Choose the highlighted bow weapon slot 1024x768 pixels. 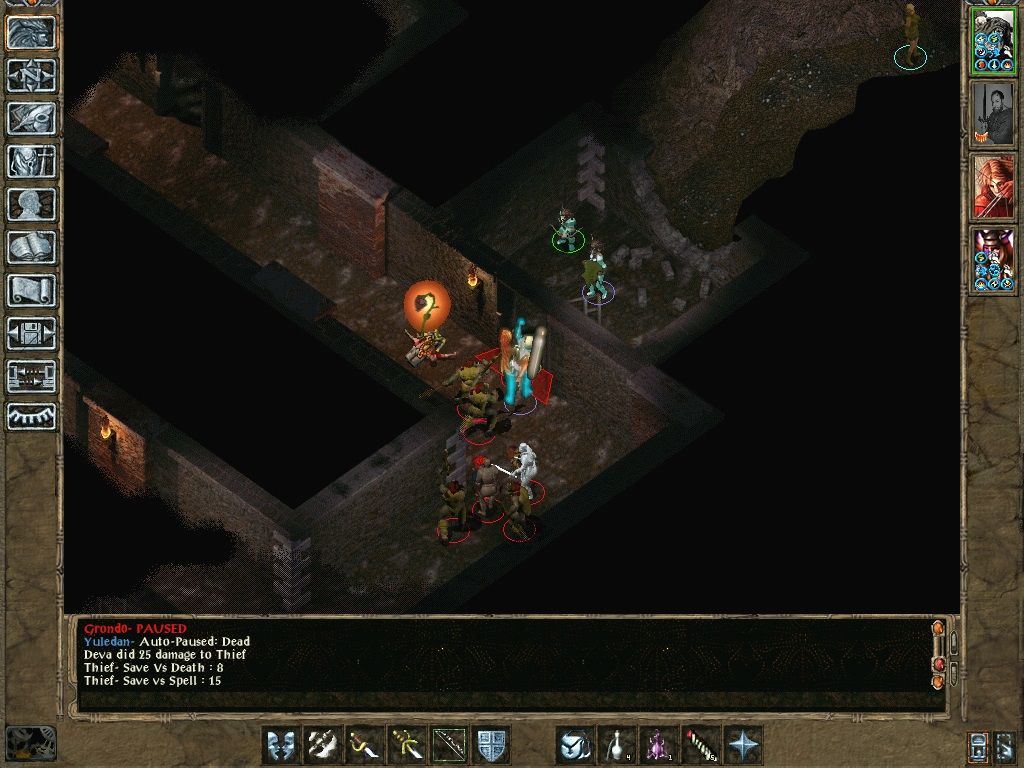click(x=449, y=745)
